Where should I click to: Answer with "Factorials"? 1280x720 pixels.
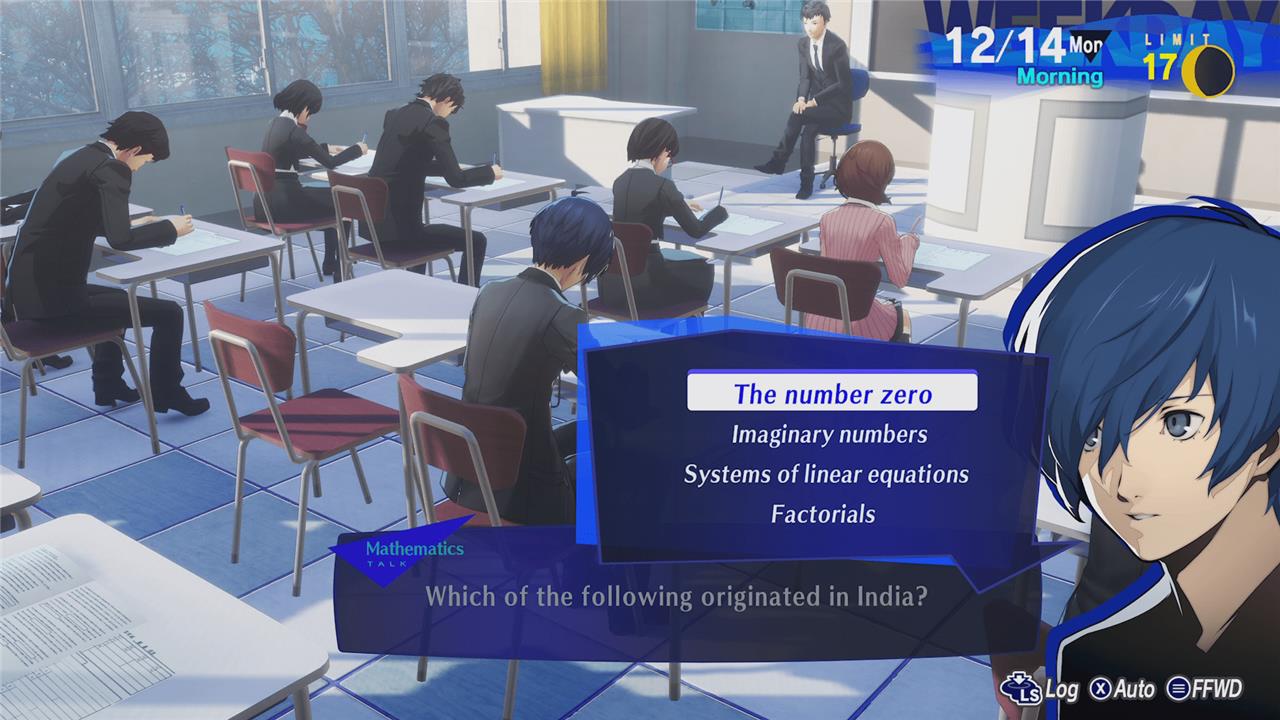coord(823,514)
